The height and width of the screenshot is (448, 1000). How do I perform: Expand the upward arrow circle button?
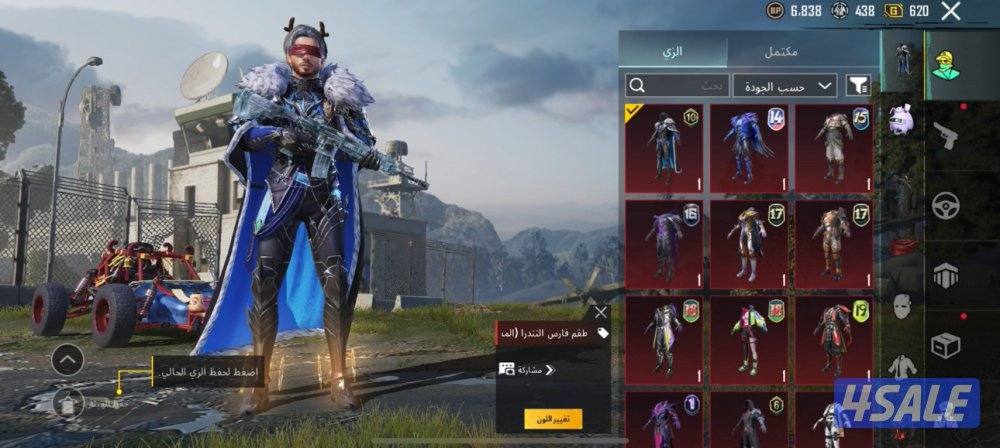coord(67,359)
